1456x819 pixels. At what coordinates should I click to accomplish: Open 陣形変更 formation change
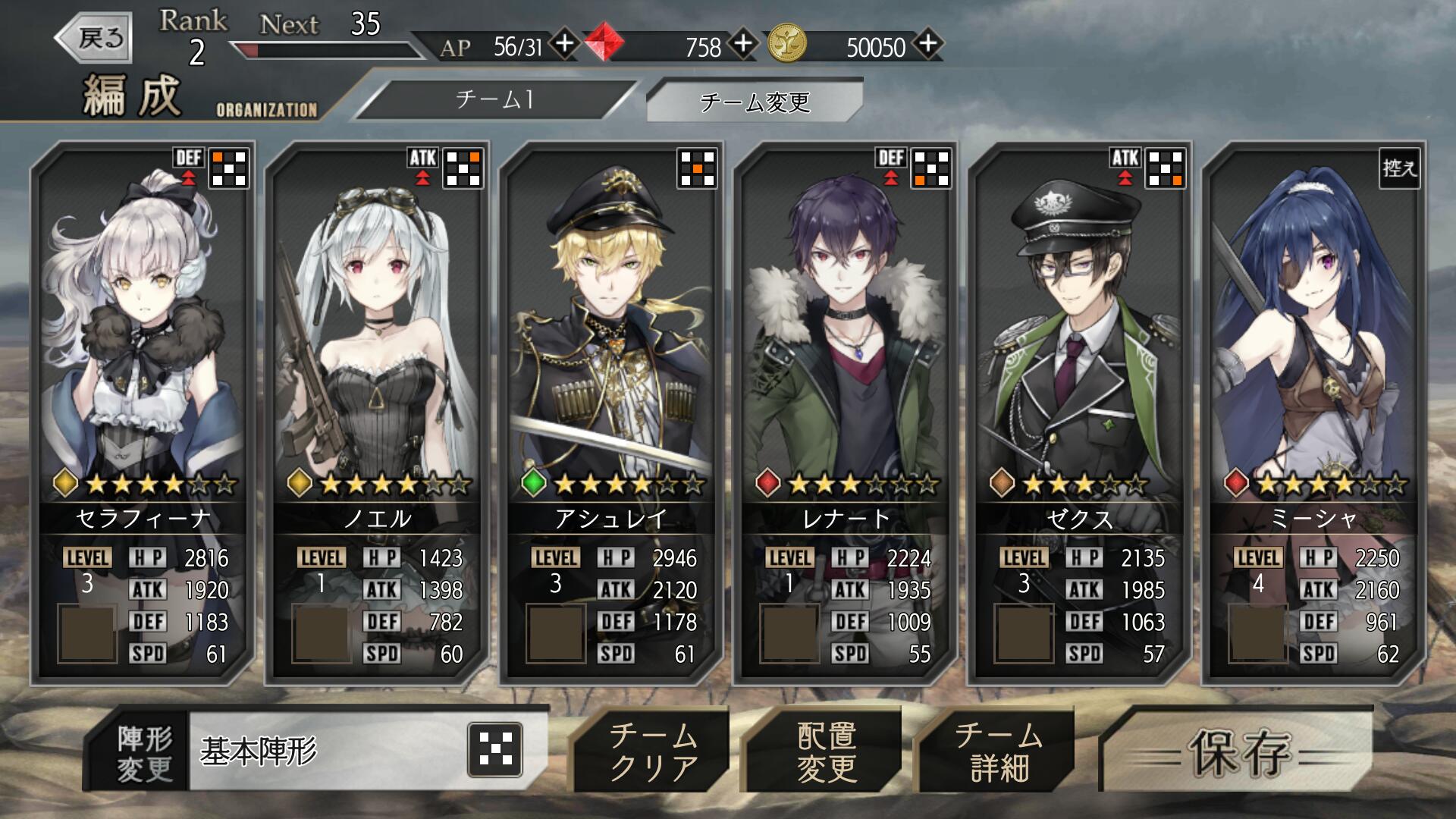(143, 753)
